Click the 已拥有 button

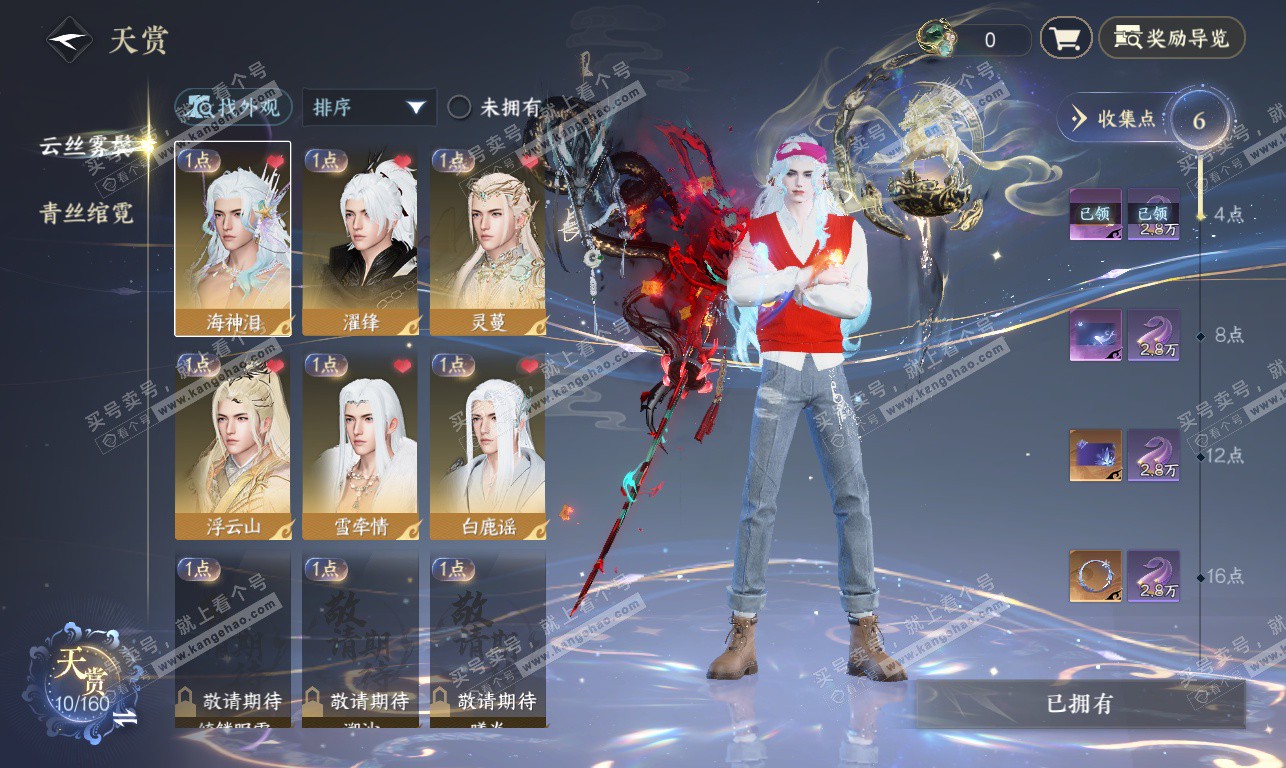1079,704
